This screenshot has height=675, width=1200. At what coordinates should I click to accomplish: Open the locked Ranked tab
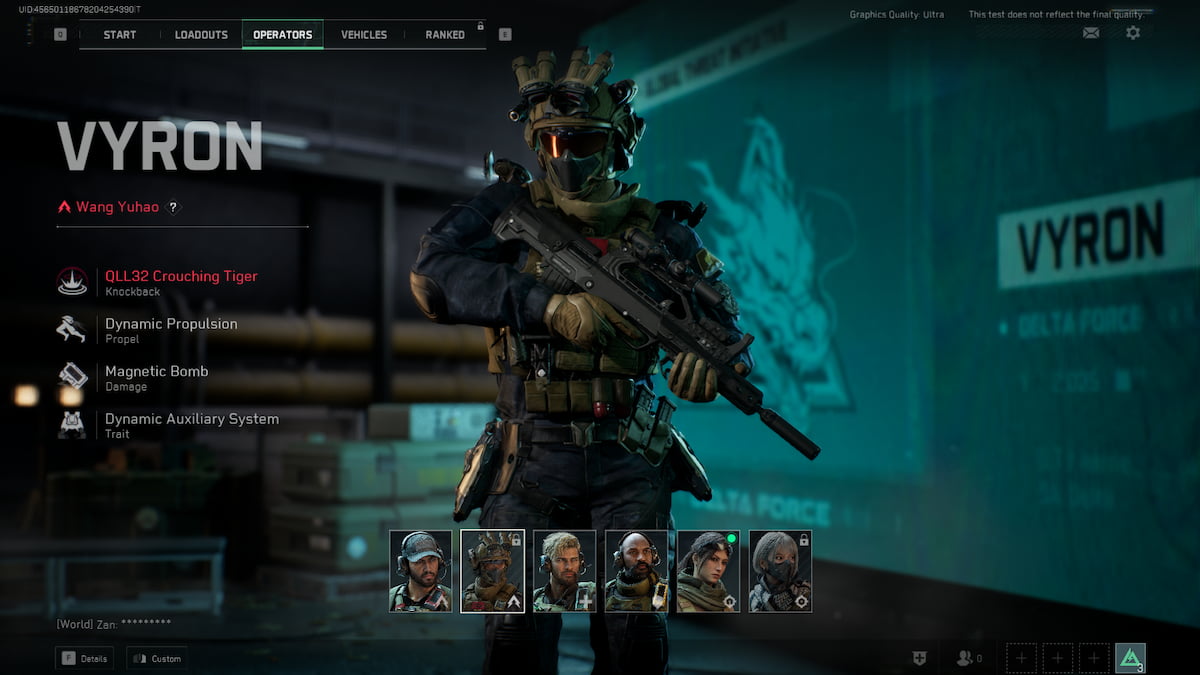tap(445, 35)
